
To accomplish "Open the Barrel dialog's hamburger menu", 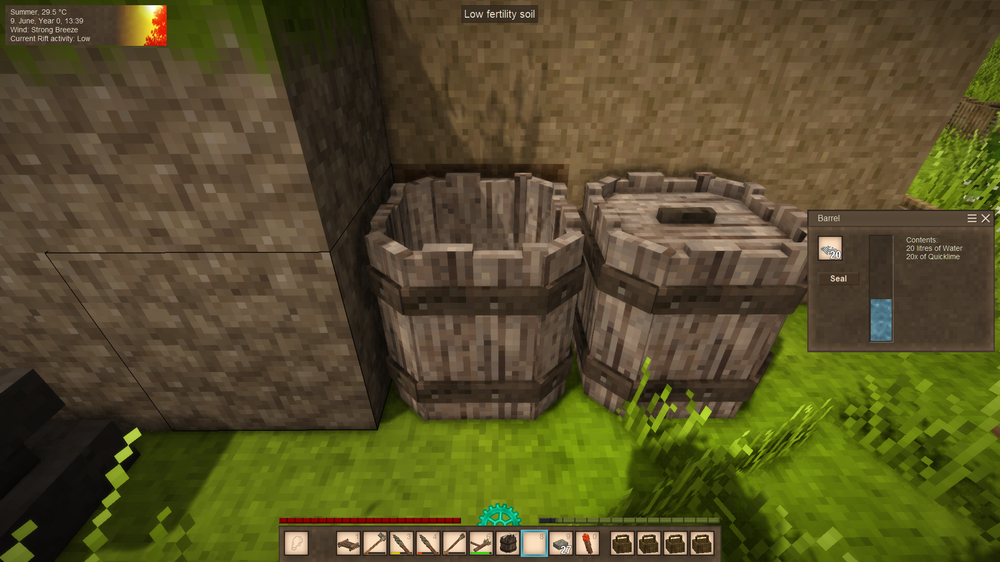I will click(972, 218).
